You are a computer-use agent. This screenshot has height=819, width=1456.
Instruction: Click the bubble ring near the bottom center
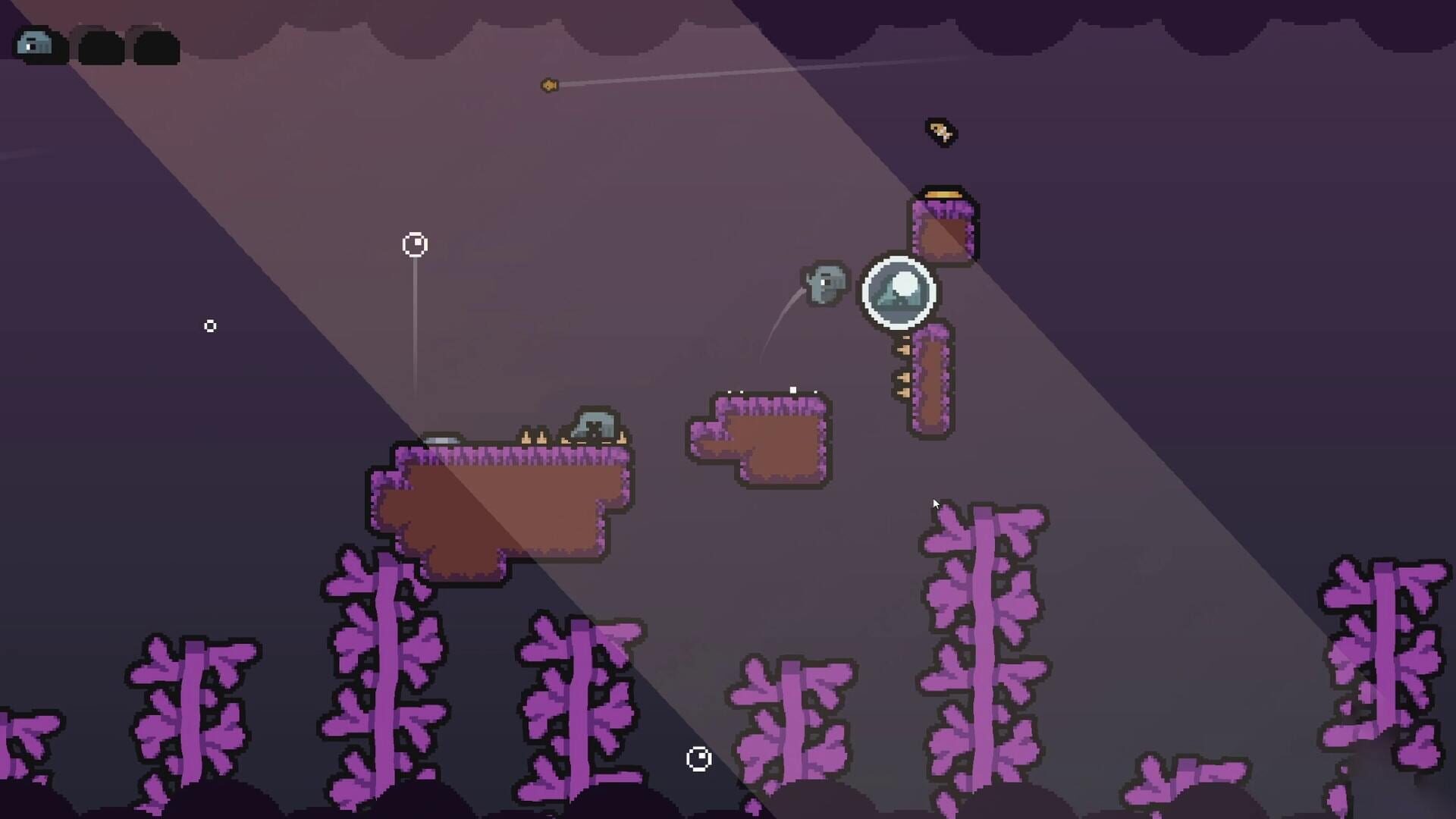(x=698, y=758)
